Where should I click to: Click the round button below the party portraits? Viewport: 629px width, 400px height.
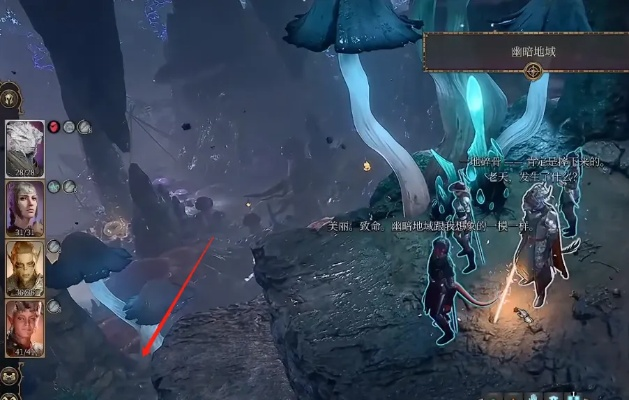(x=10, y=376)
